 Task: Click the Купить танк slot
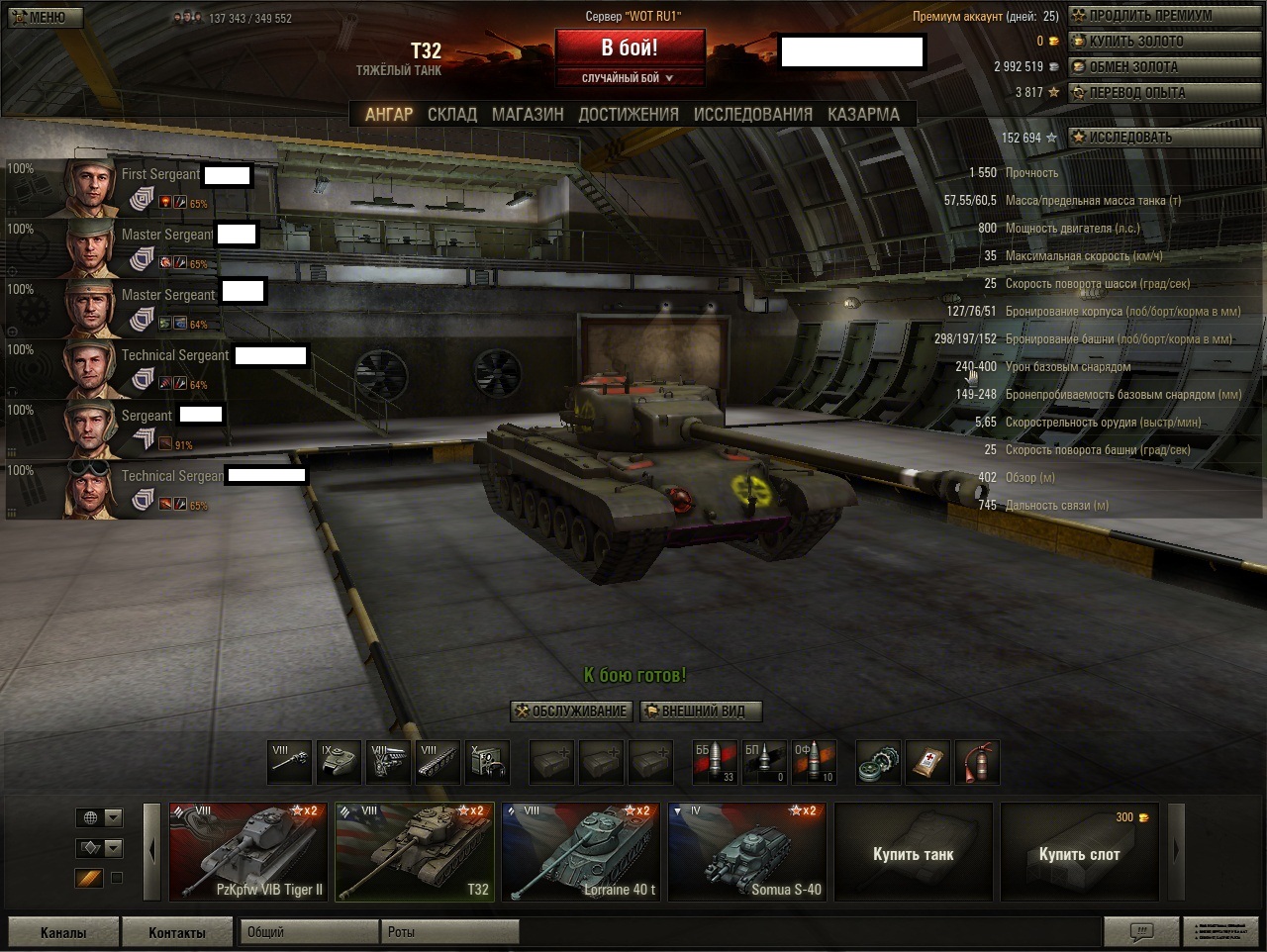(913, 853)
